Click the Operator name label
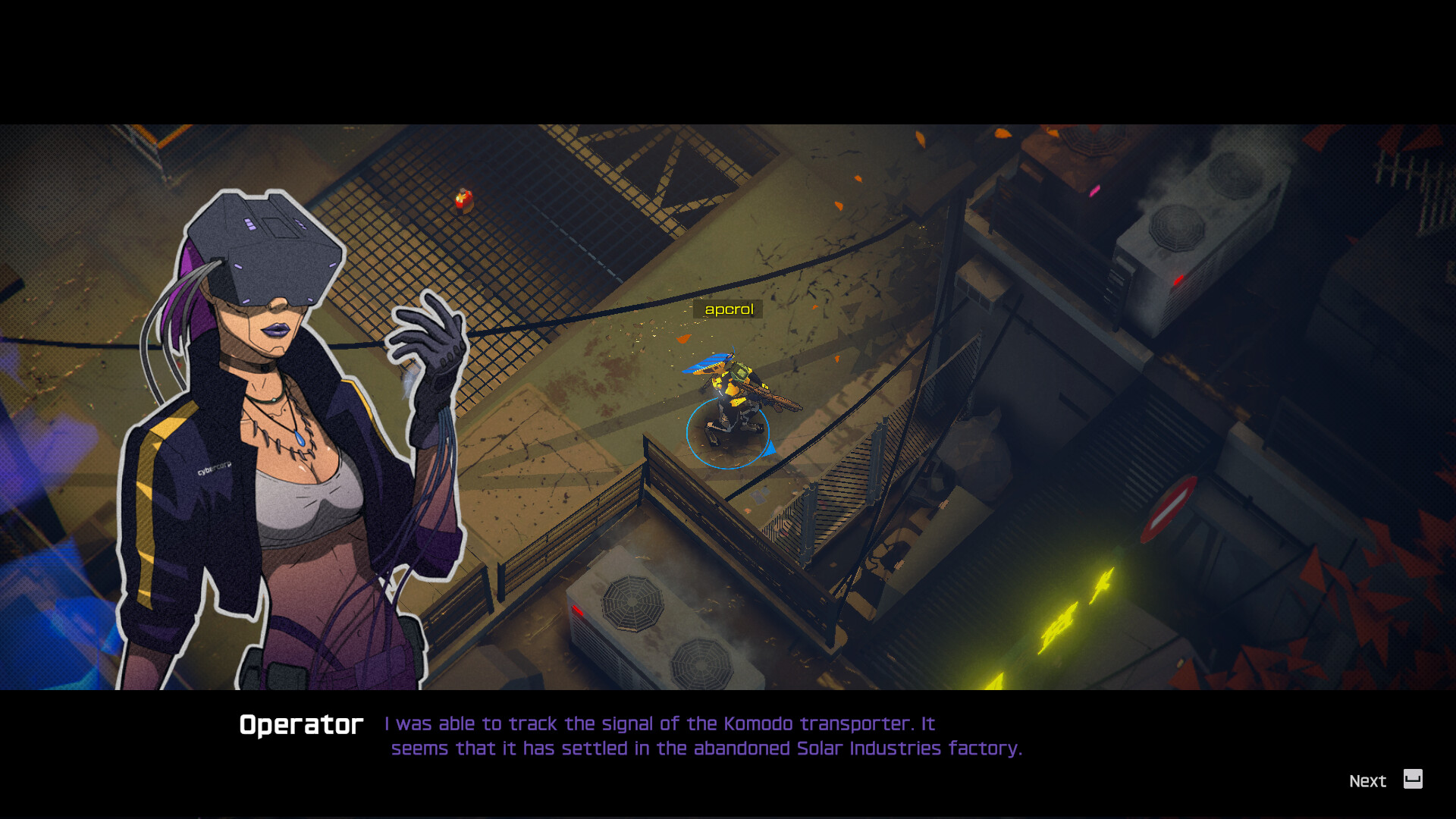 300,723
